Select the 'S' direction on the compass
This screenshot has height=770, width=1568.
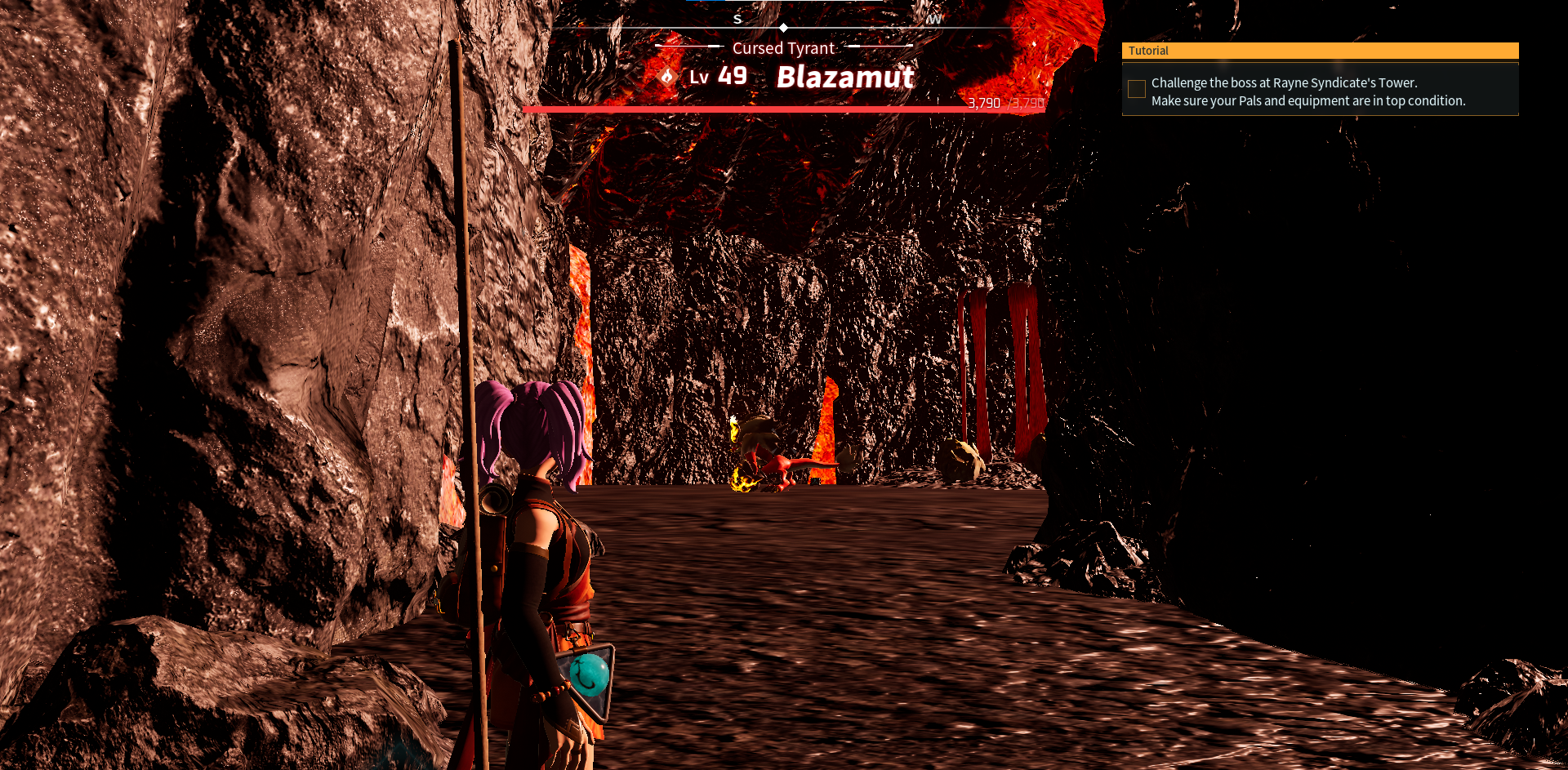click(737, 18)
